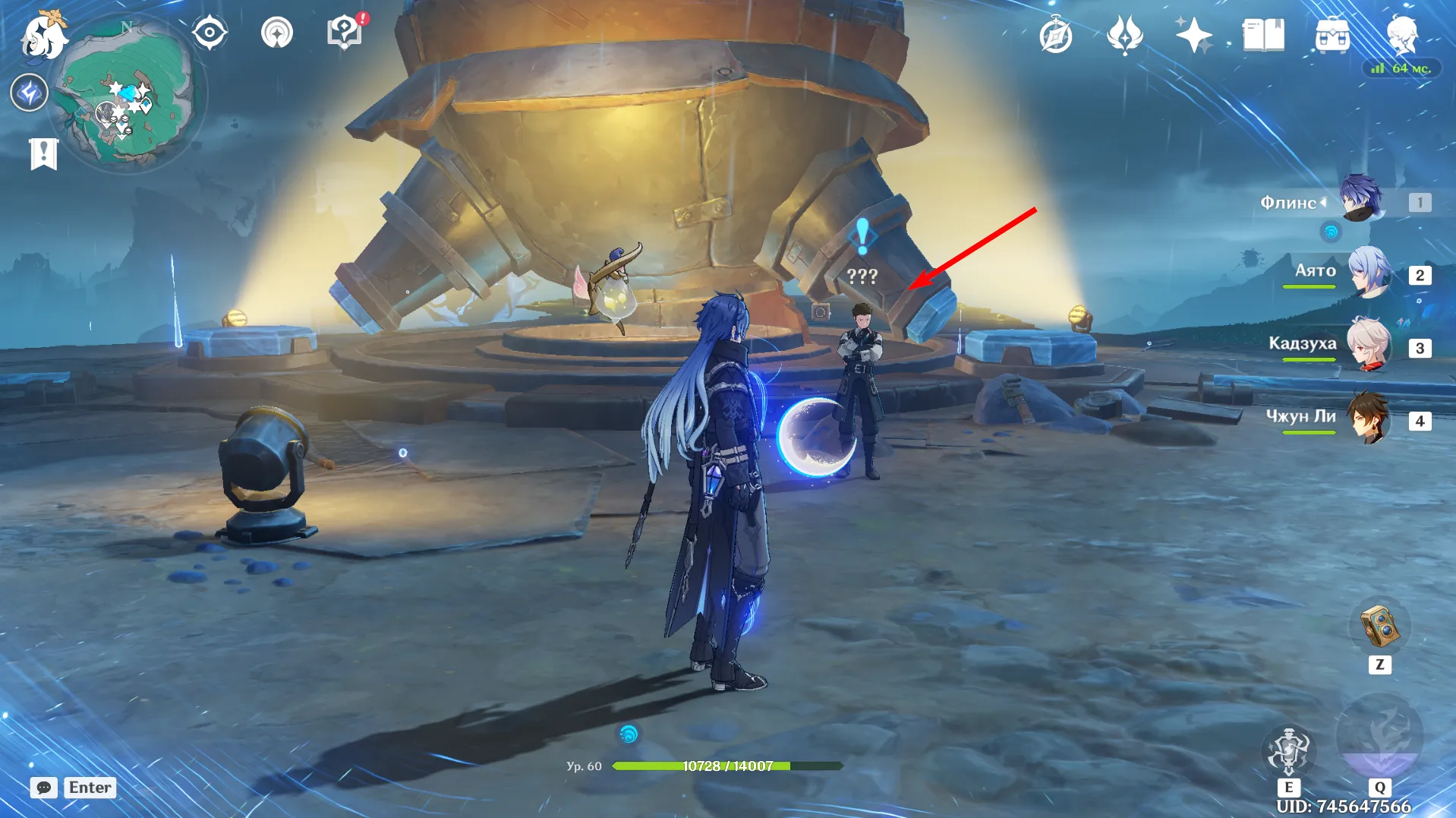Open the character profile icon
1456x818 pixels.
(1401, 35)
